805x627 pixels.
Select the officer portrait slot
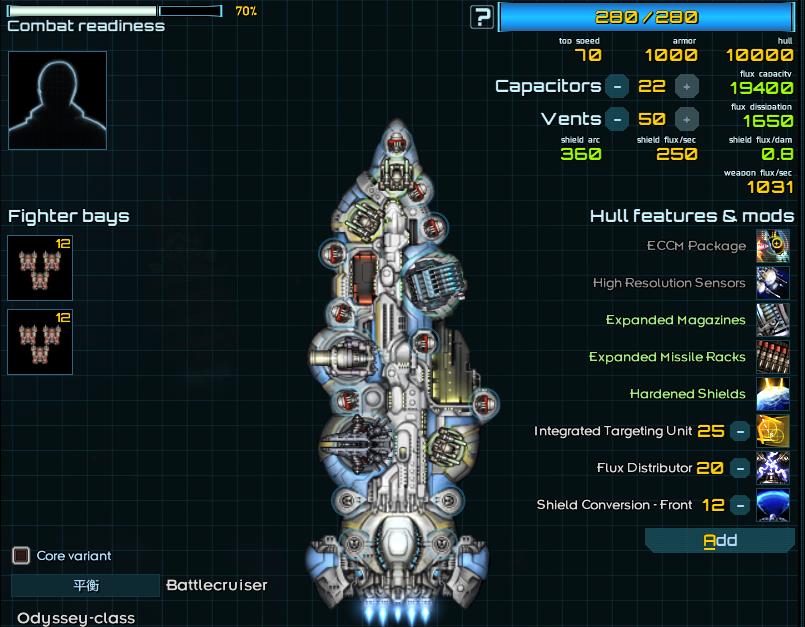click(x=57, y=100)
